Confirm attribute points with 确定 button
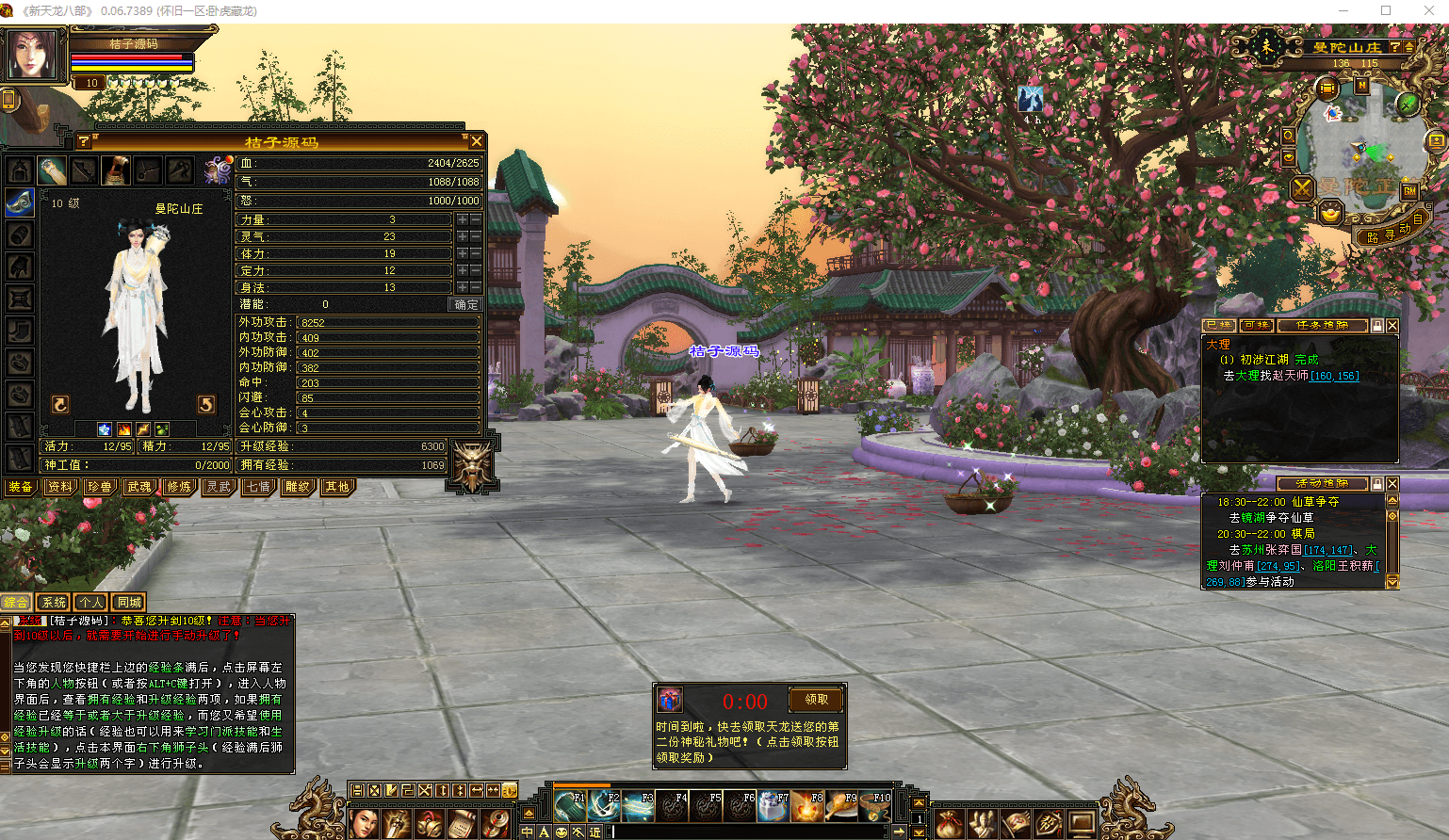 coord(465,304)
